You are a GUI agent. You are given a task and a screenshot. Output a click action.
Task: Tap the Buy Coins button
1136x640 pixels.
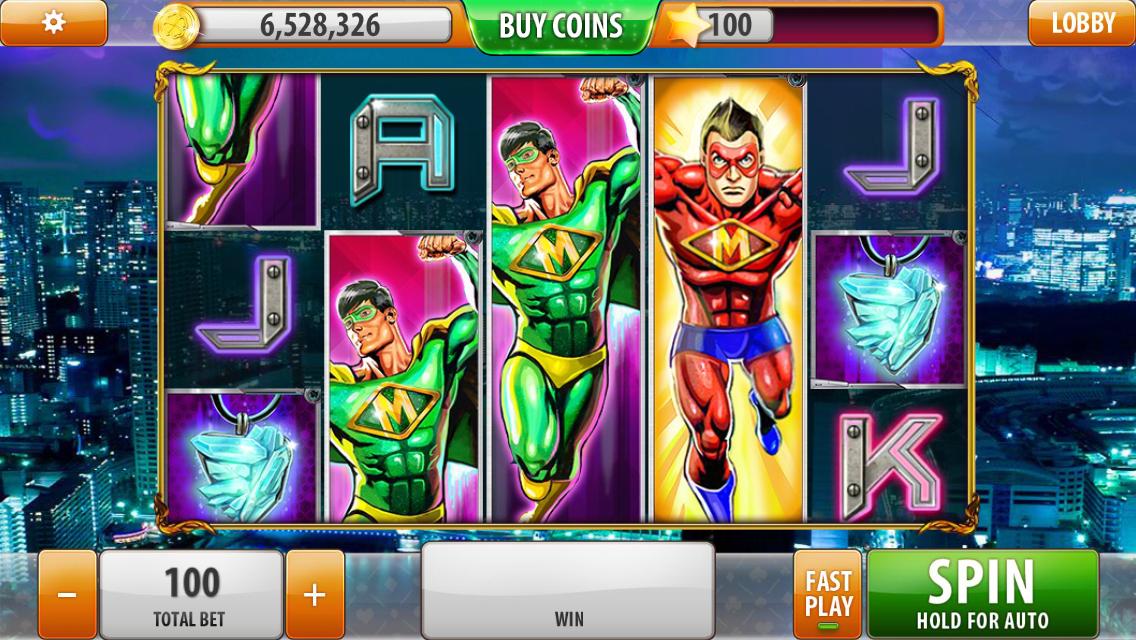point(560,26)
